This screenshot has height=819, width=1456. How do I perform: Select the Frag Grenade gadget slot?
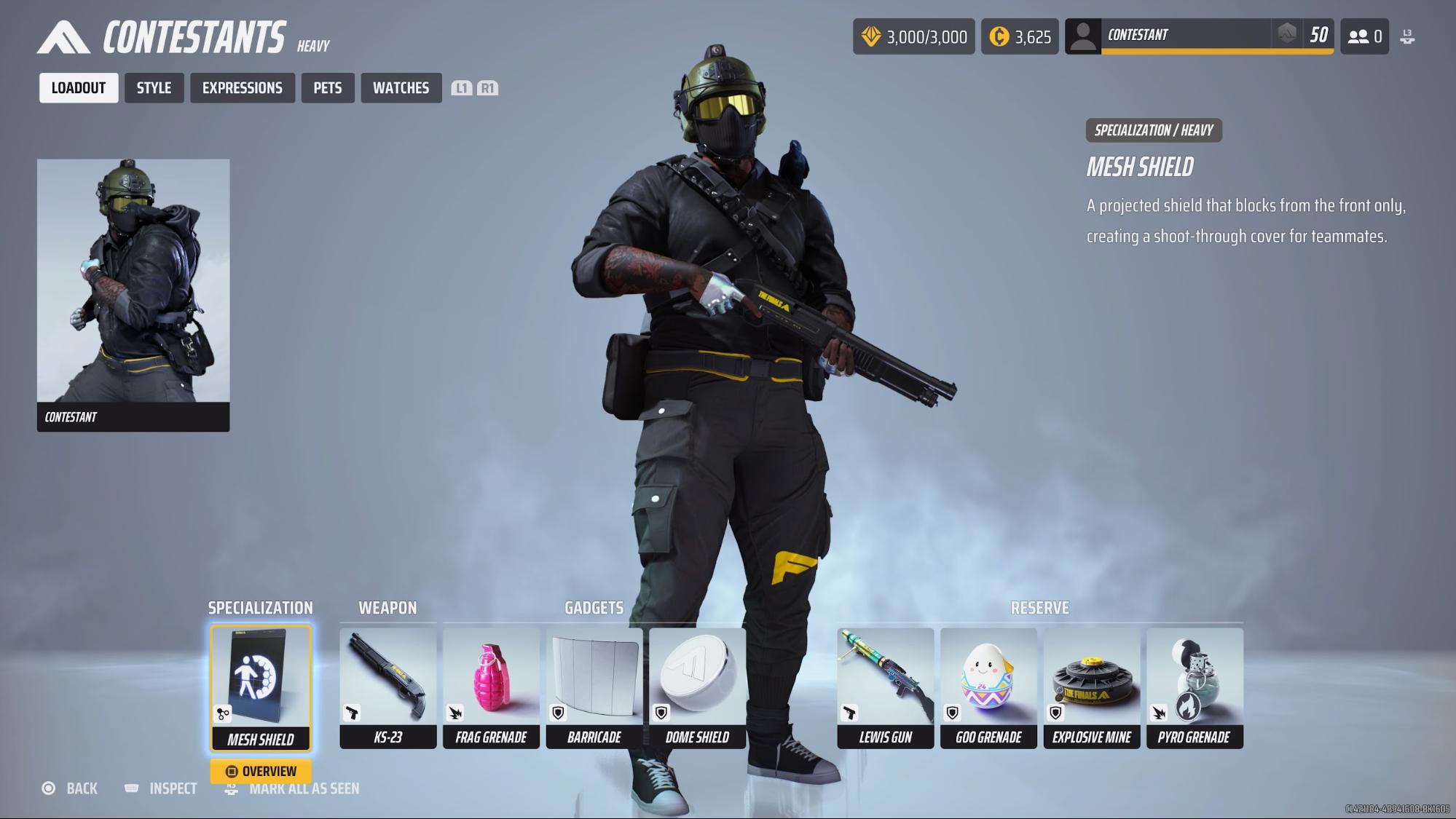coord(491,687)
